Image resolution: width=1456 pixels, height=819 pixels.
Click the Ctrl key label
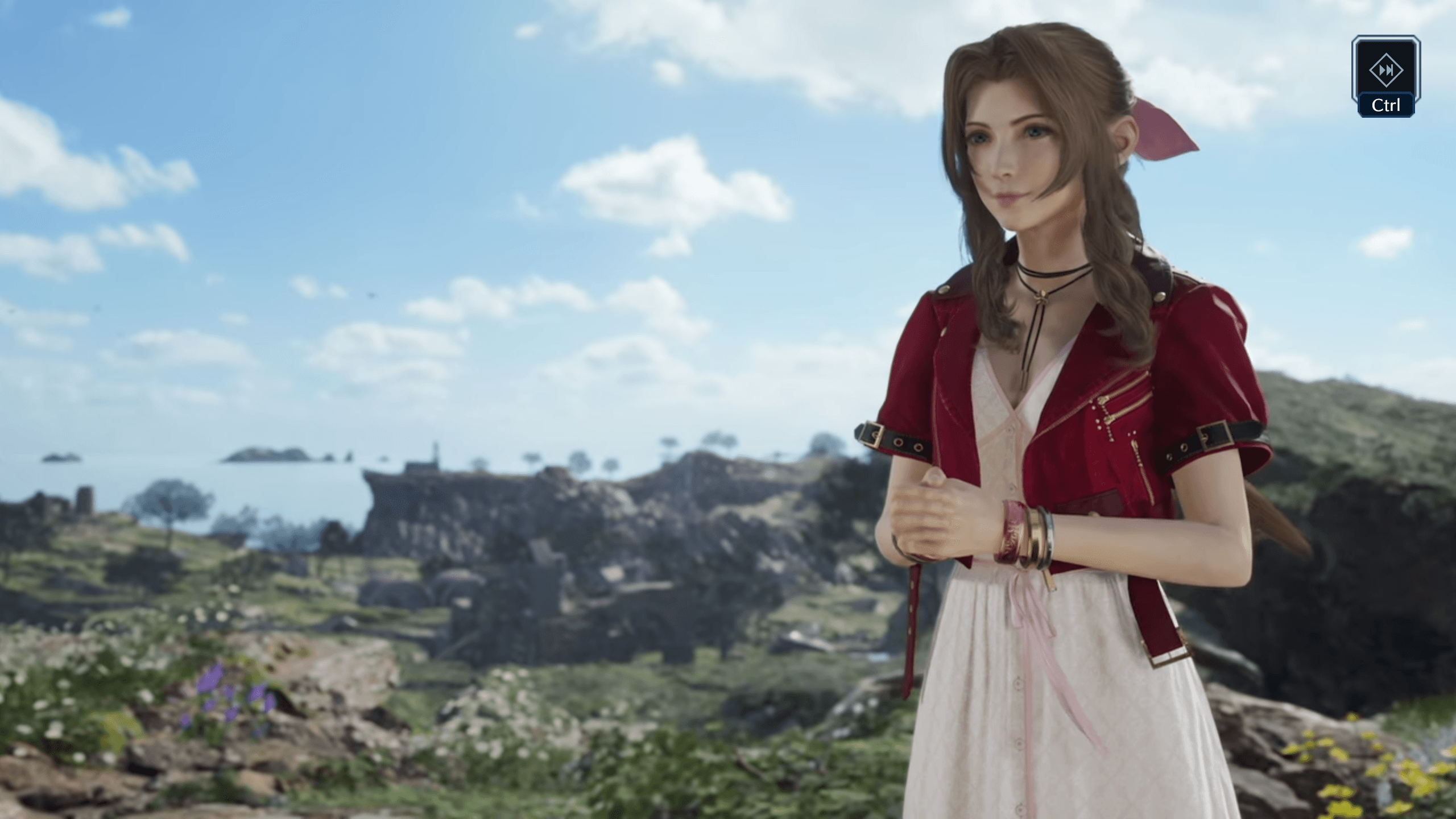pos(1385,105)
